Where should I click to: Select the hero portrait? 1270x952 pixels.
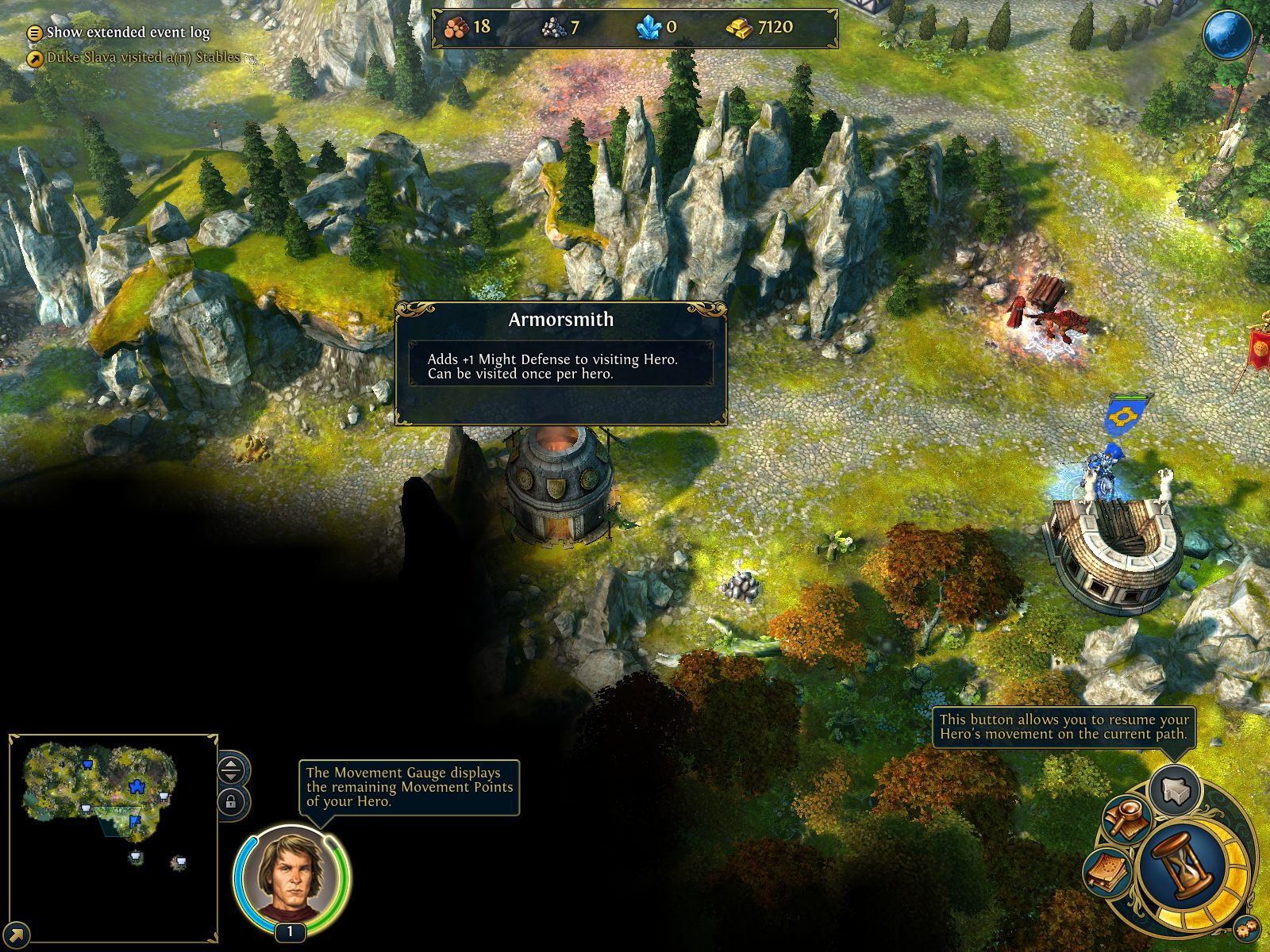click(x=291, y=875)
